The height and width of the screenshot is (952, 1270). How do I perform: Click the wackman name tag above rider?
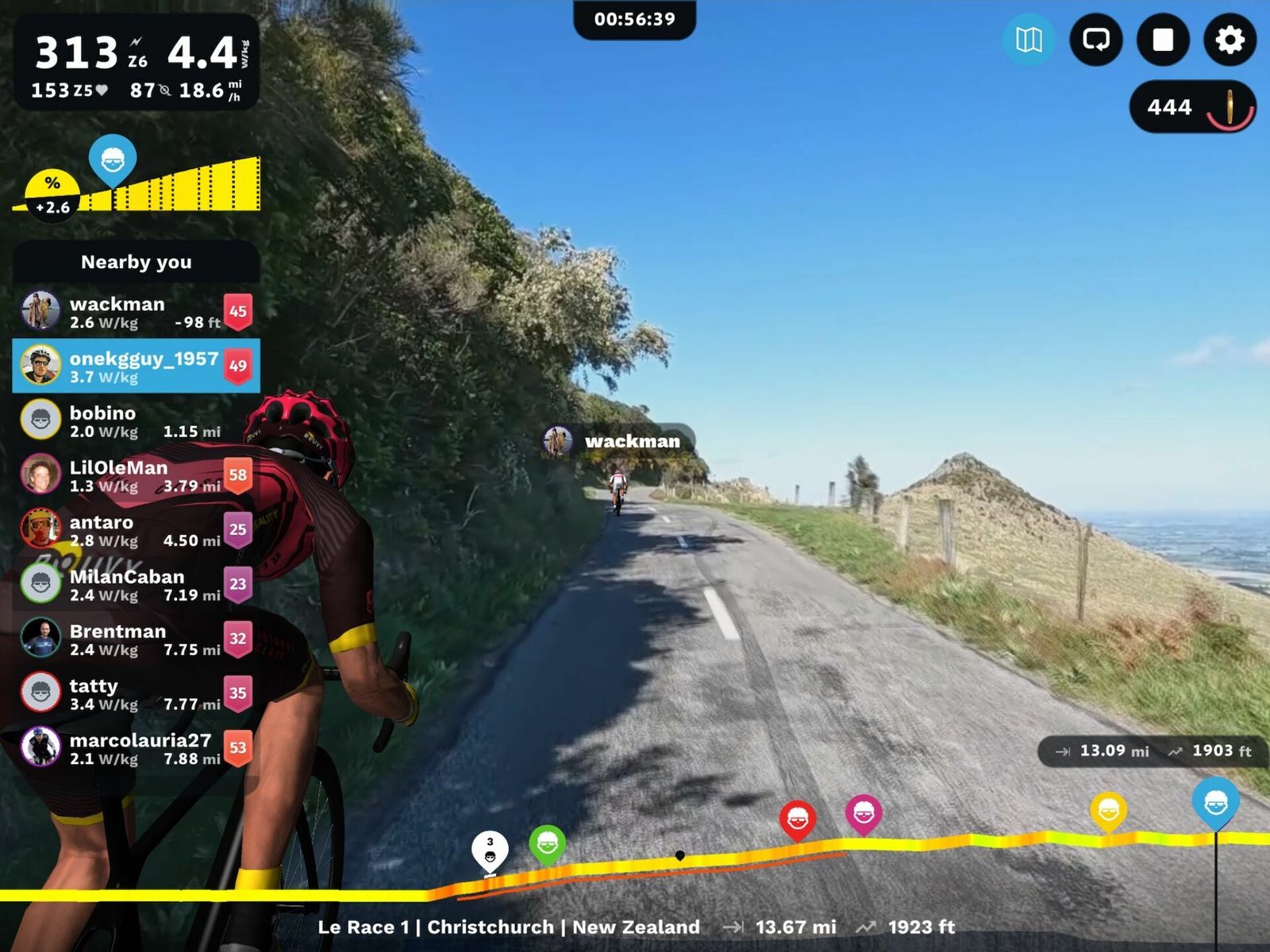point(618,441)
